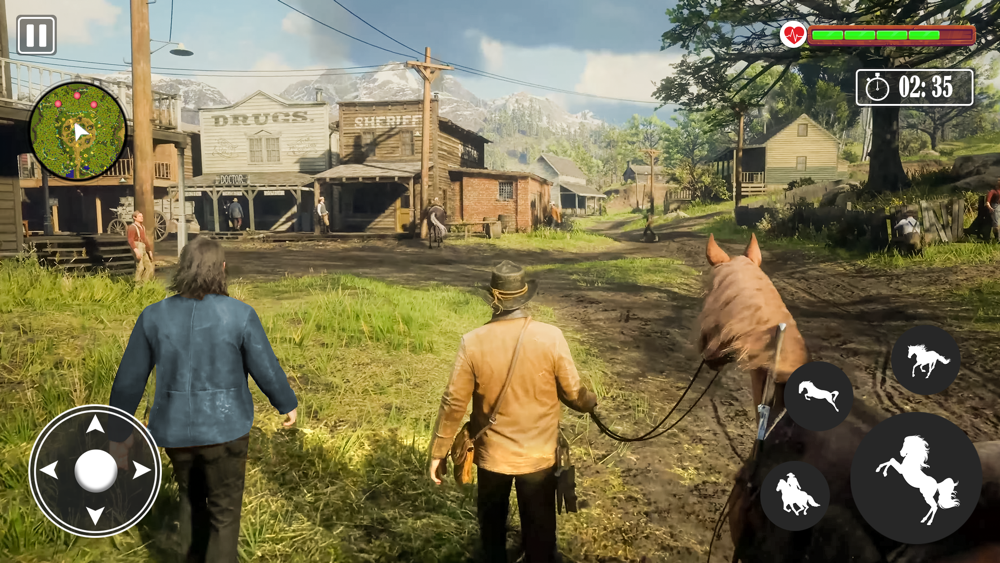The height and width of the screenshot is (563, 1000).
Task: Tap the joystick's down arrow
Action: [x=95, y=516]
